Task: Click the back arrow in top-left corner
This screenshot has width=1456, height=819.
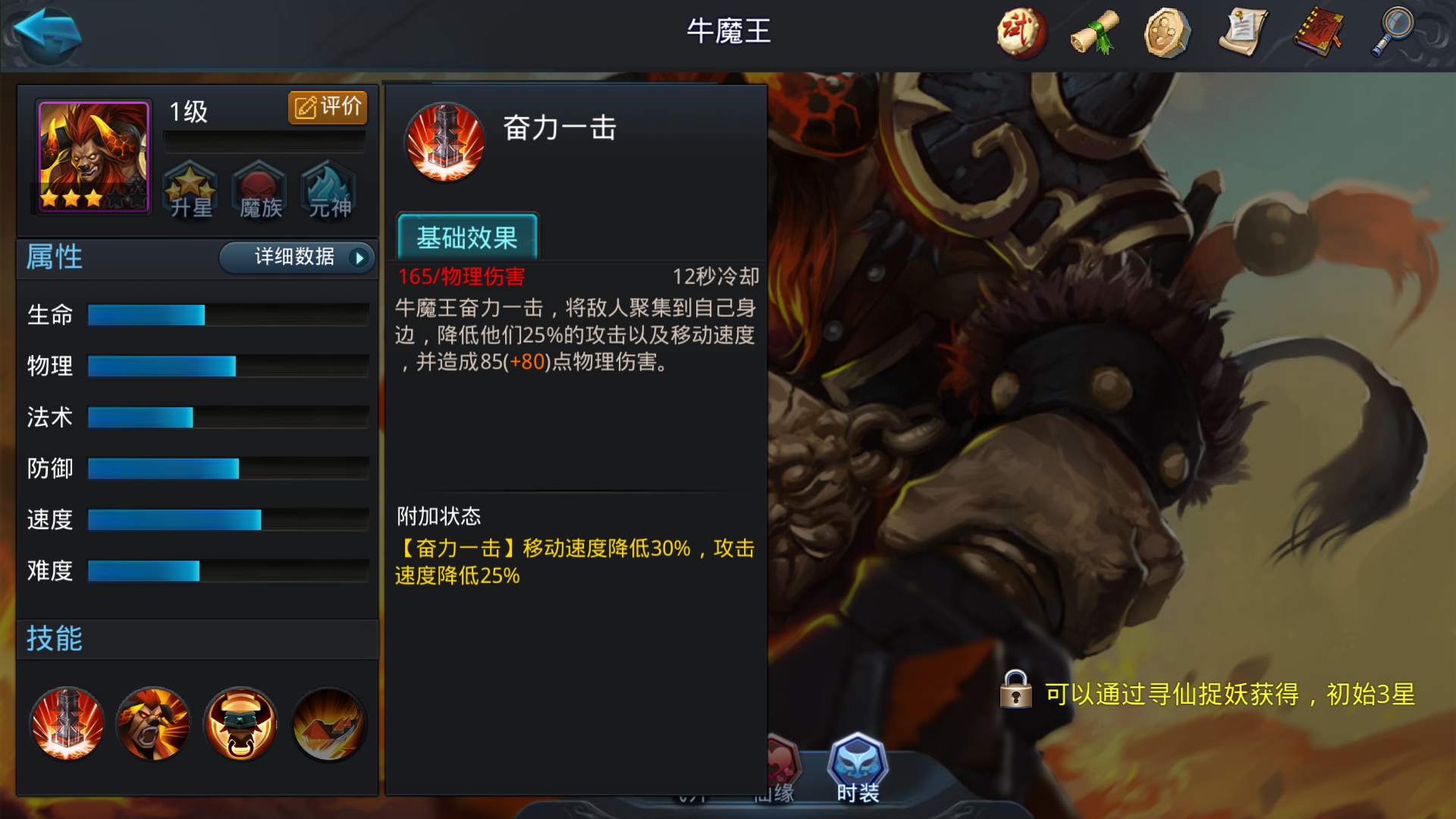Action: (x=45, y=36)
